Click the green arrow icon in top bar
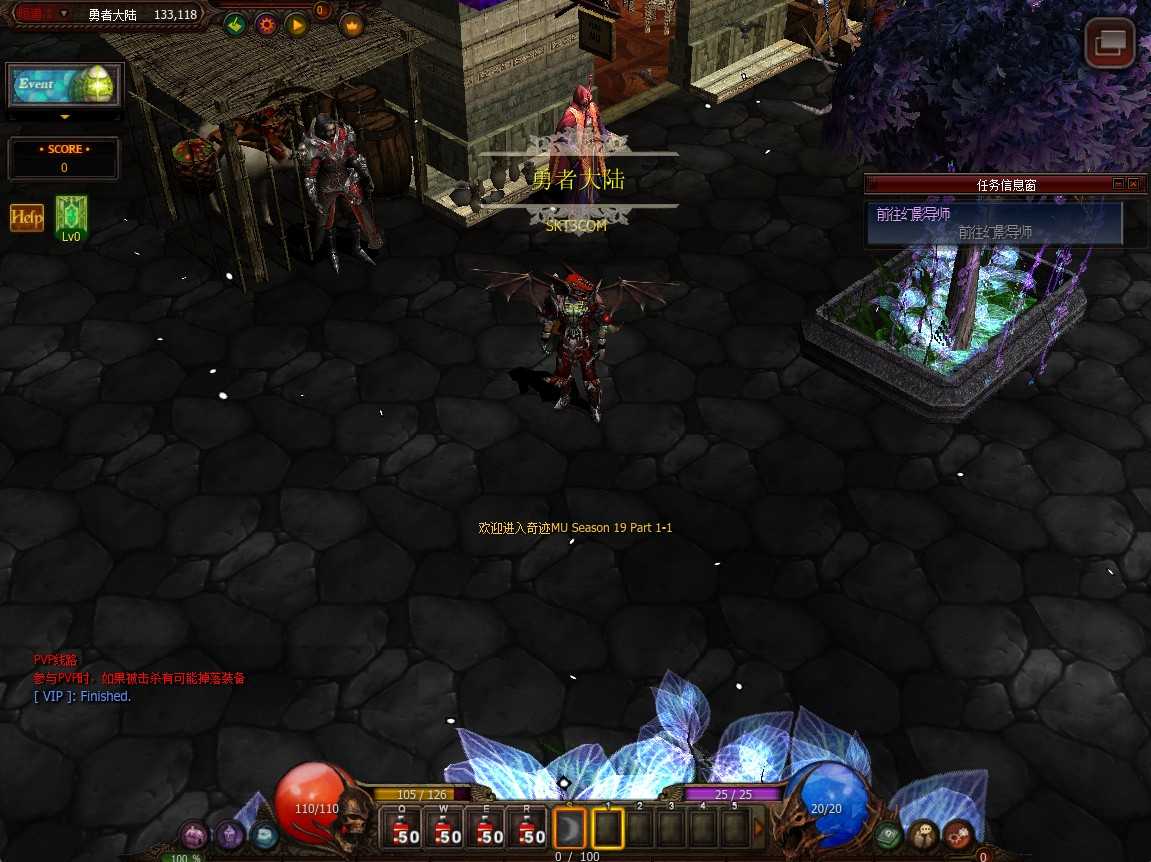 pos(235,25)
